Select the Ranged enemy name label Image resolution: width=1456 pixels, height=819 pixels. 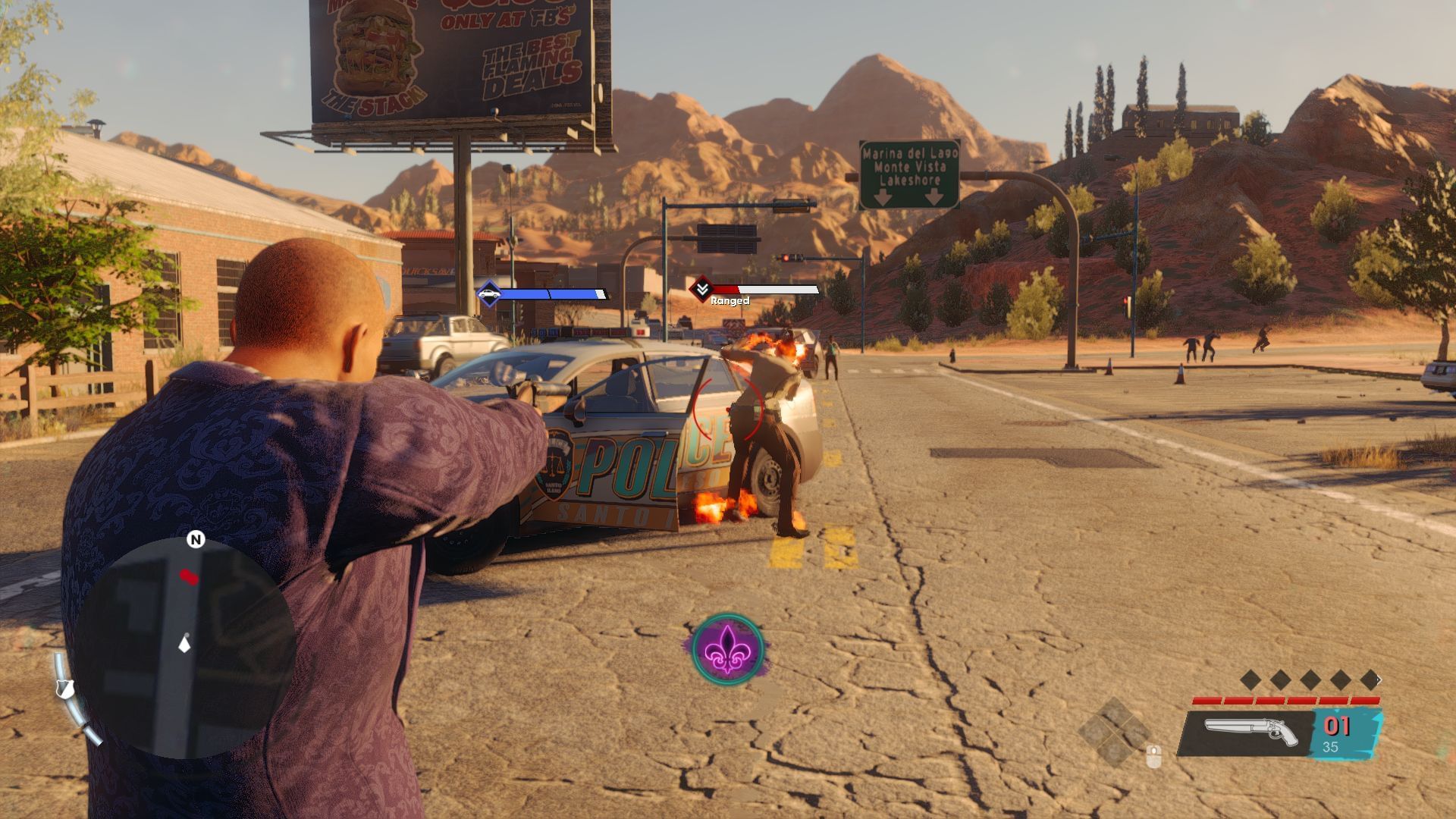[x=732, y=300]
